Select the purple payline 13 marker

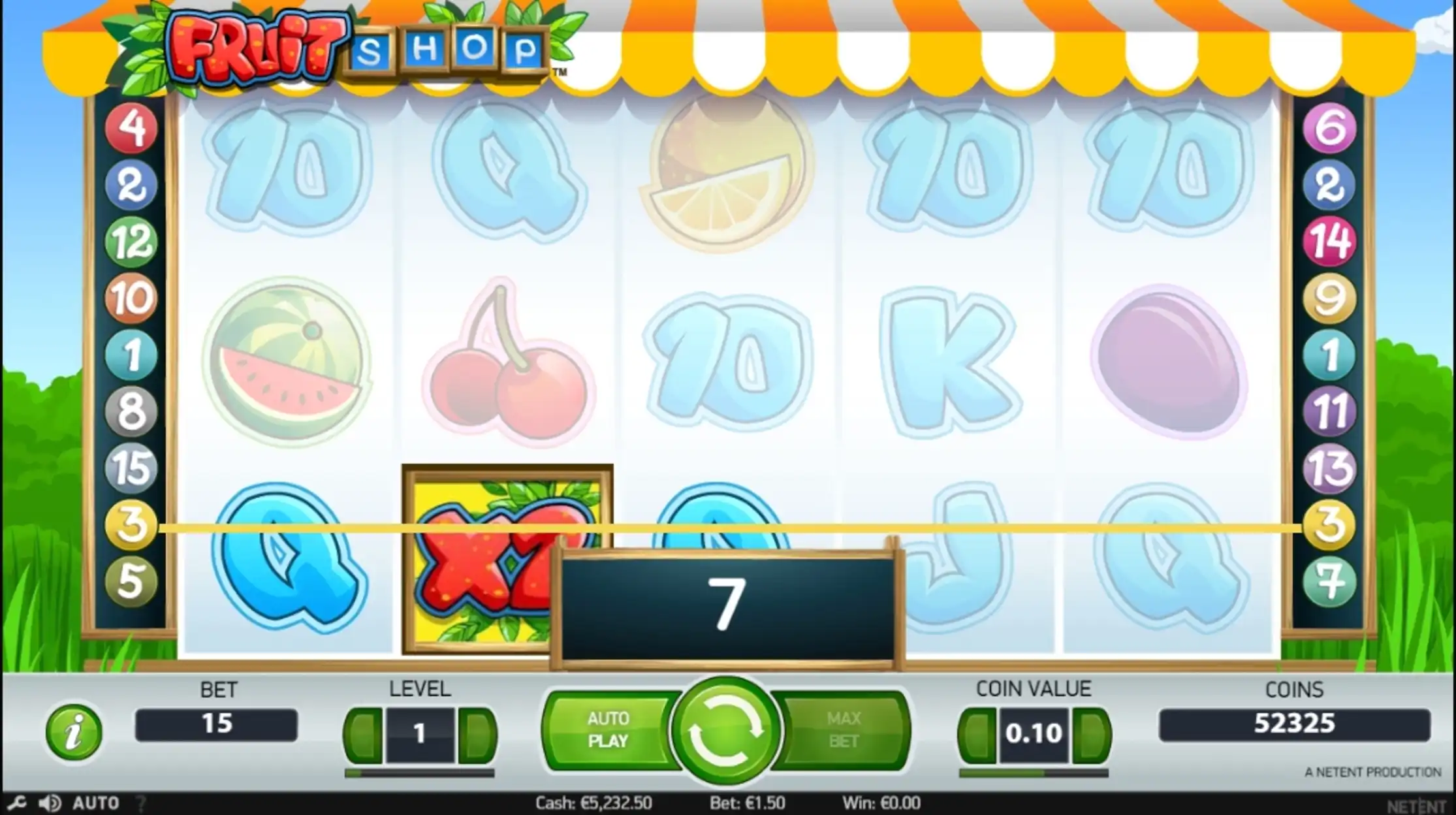coord(1329,468)
